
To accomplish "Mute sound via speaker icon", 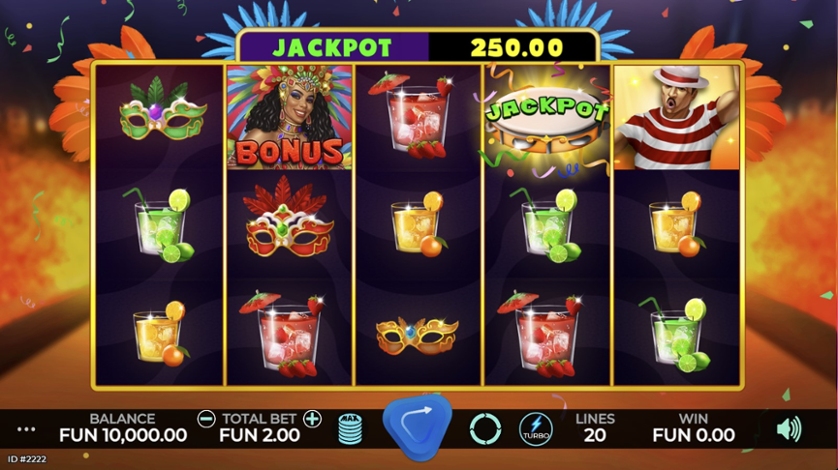I will [789, 429].
